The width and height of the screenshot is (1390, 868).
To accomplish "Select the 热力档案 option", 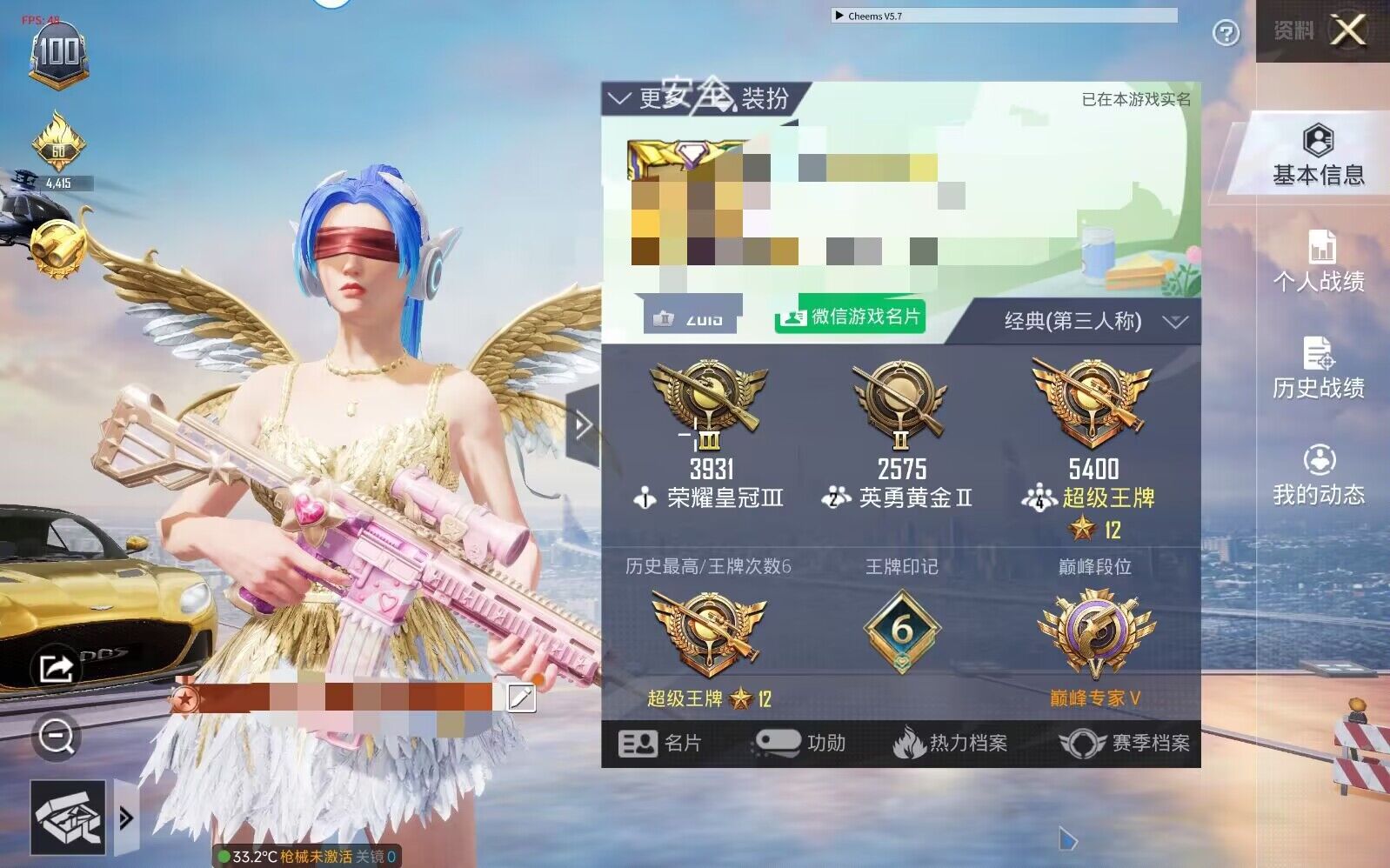I will 954,744.
